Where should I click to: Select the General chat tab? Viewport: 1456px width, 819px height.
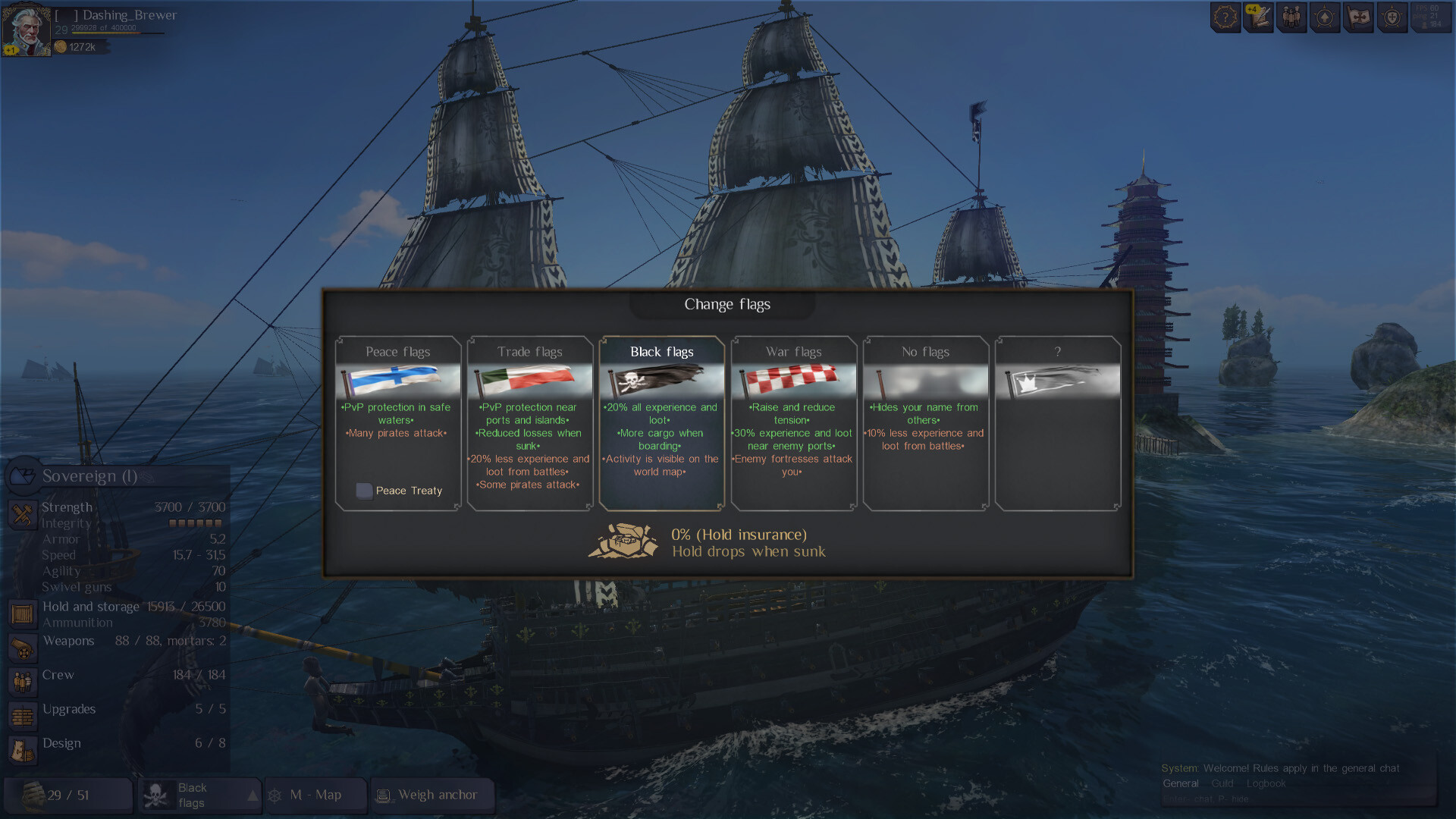point(1180,783)
